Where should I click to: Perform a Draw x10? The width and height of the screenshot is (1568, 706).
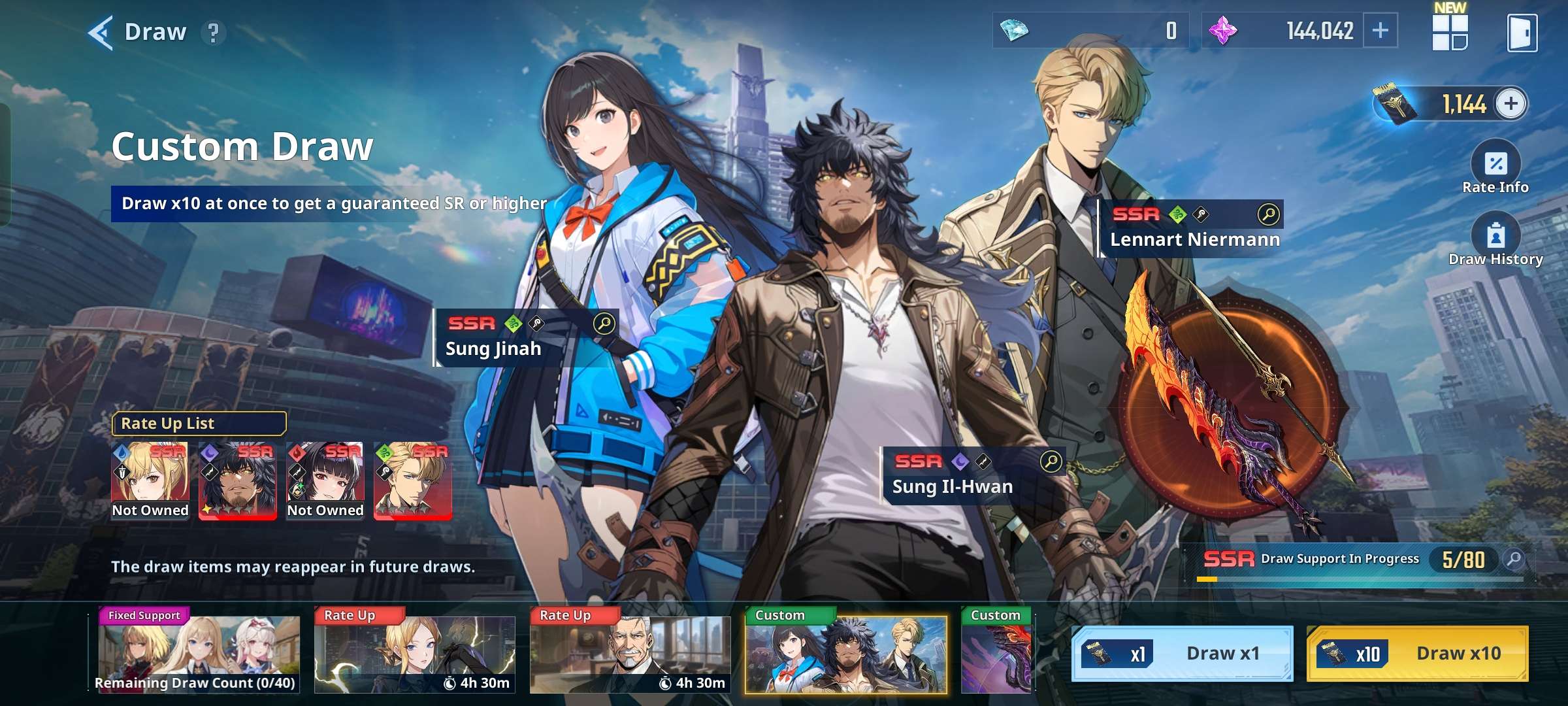[1416, 653]
